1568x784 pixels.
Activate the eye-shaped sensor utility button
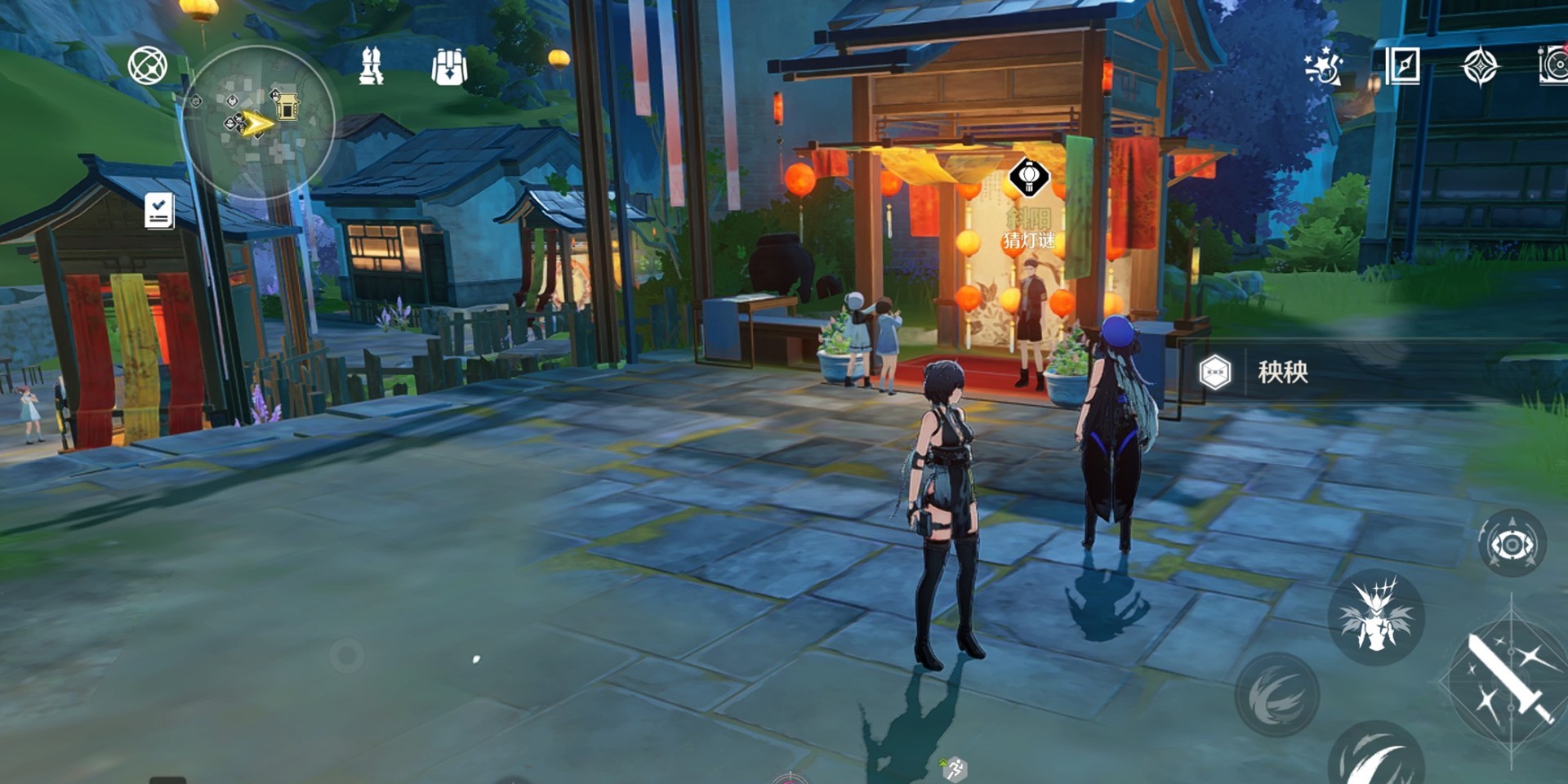(1512, 544)
